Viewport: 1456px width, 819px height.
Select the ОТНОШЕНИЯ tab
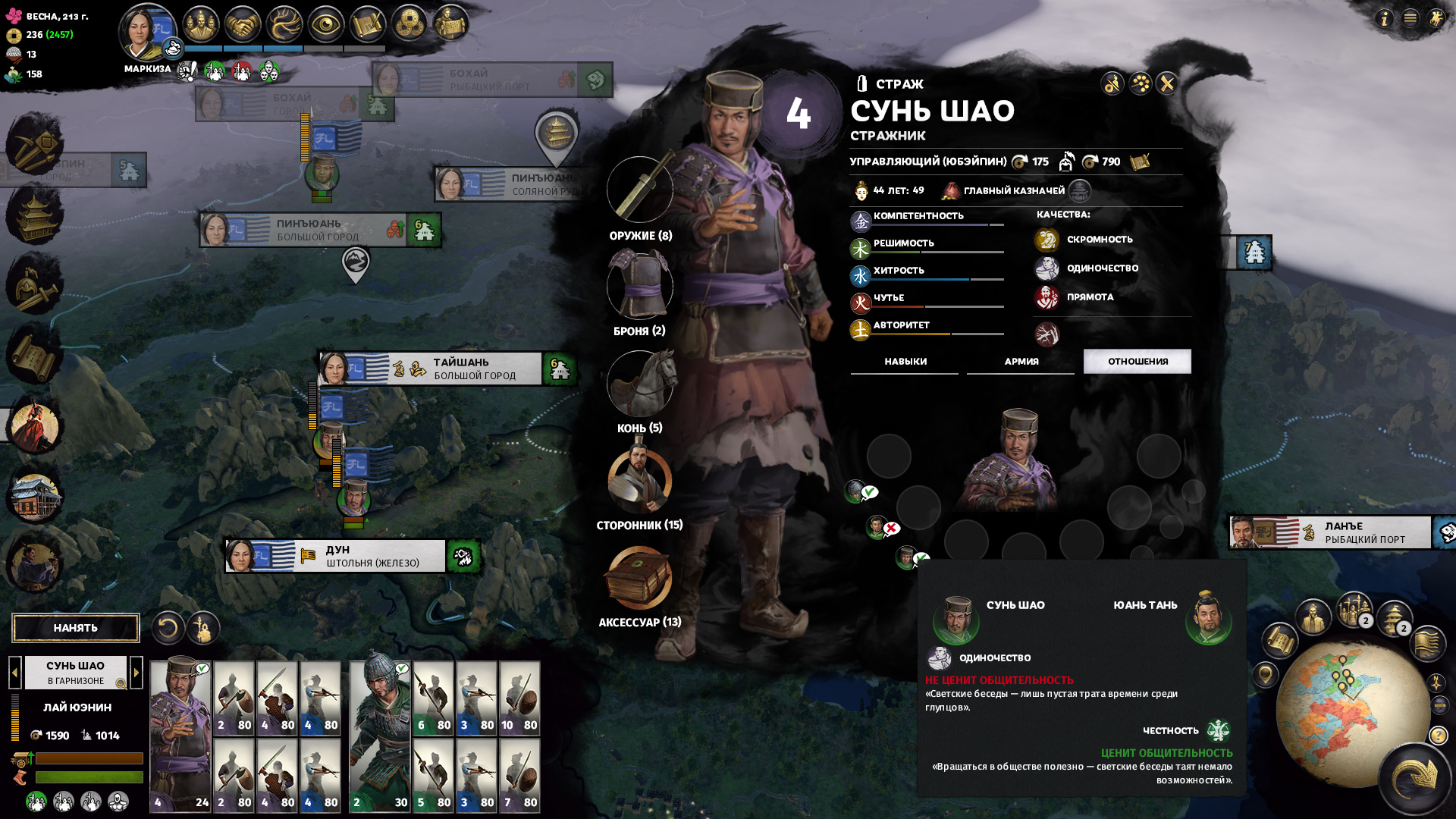click(1137, 362)
